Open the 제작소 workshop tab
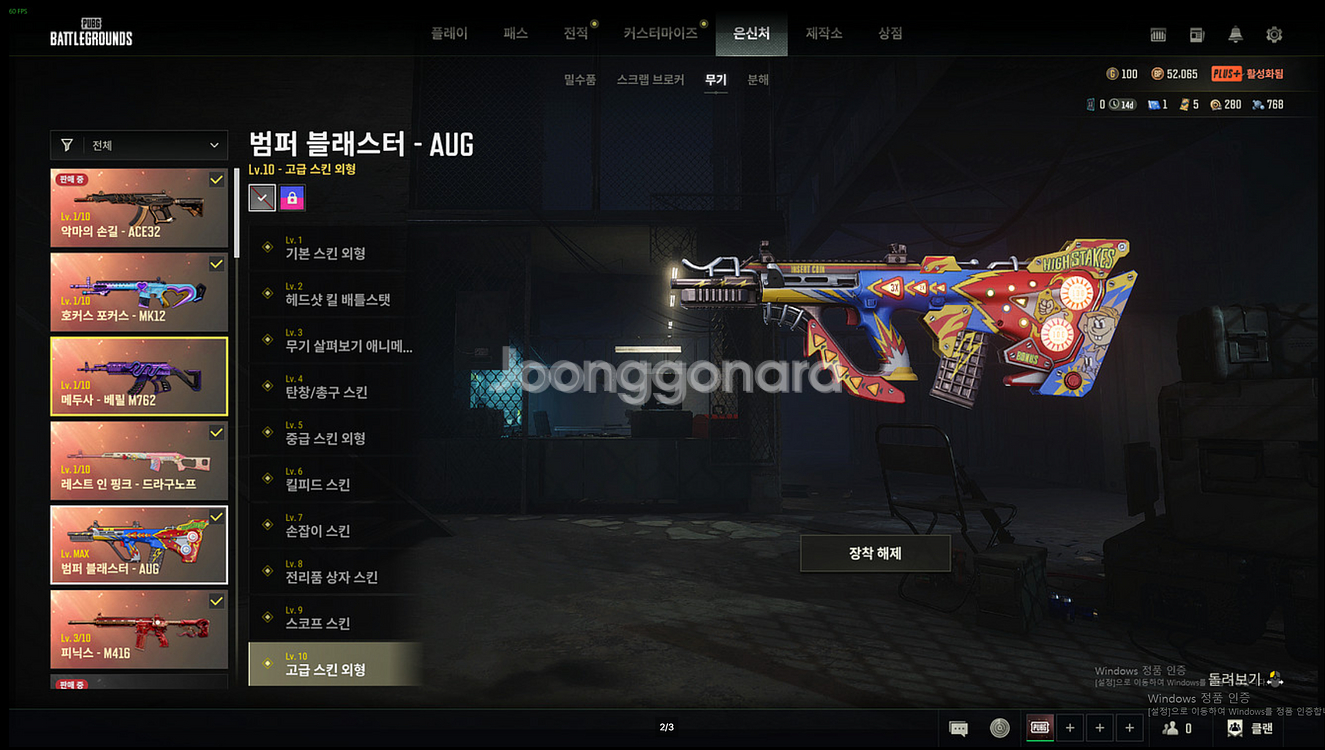Screen dimensions: 1325x750 (824, 34)
